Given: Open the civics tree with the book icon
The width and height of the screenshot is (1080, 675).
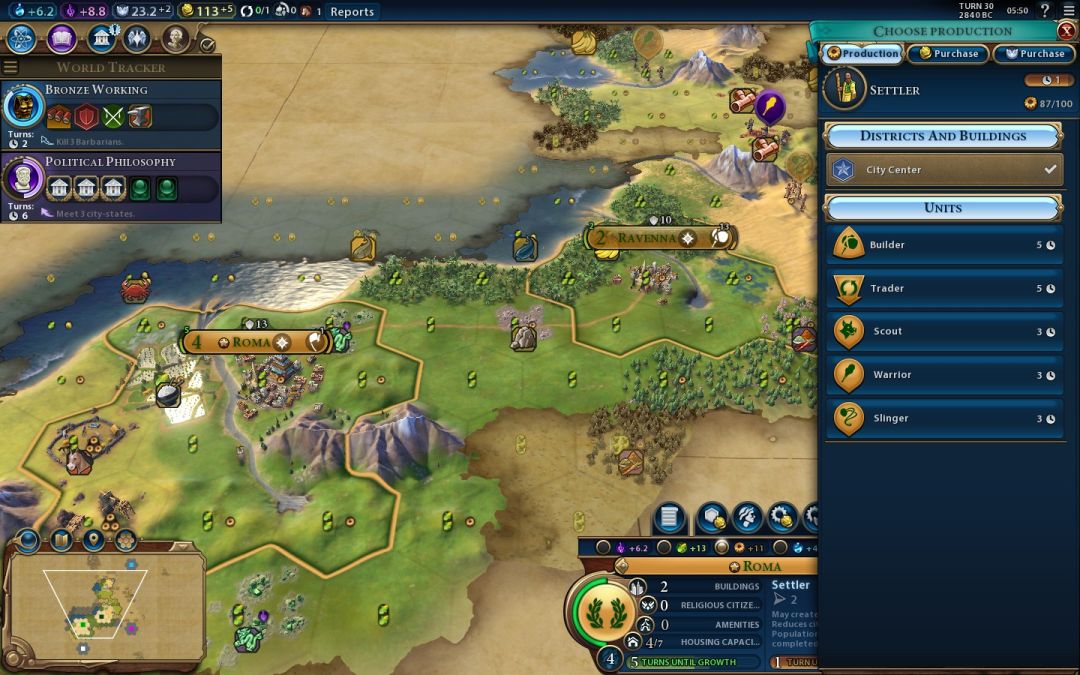Looking at the screenshot, I should point(61,39).
